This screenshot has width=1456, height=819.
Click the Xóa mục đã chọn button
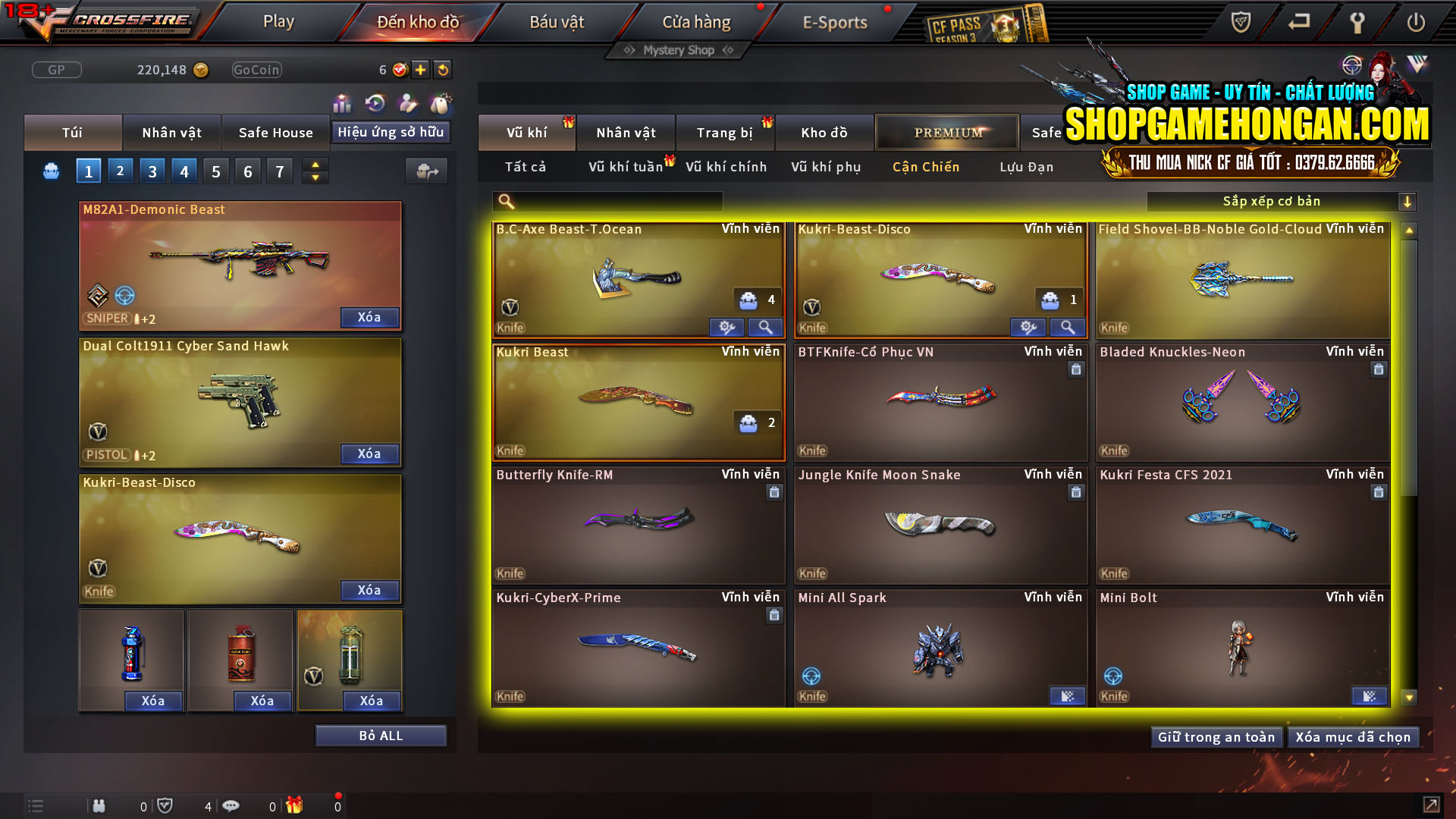[1353, 736]
